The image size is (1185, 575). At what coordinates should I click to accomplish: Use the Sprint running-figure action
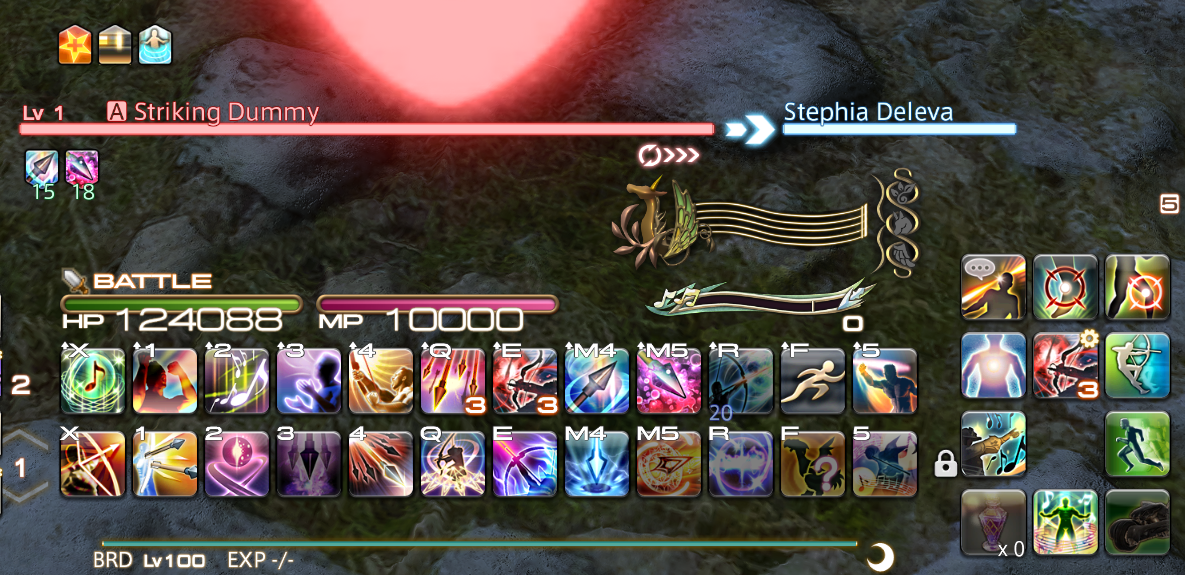pos(813,381)
